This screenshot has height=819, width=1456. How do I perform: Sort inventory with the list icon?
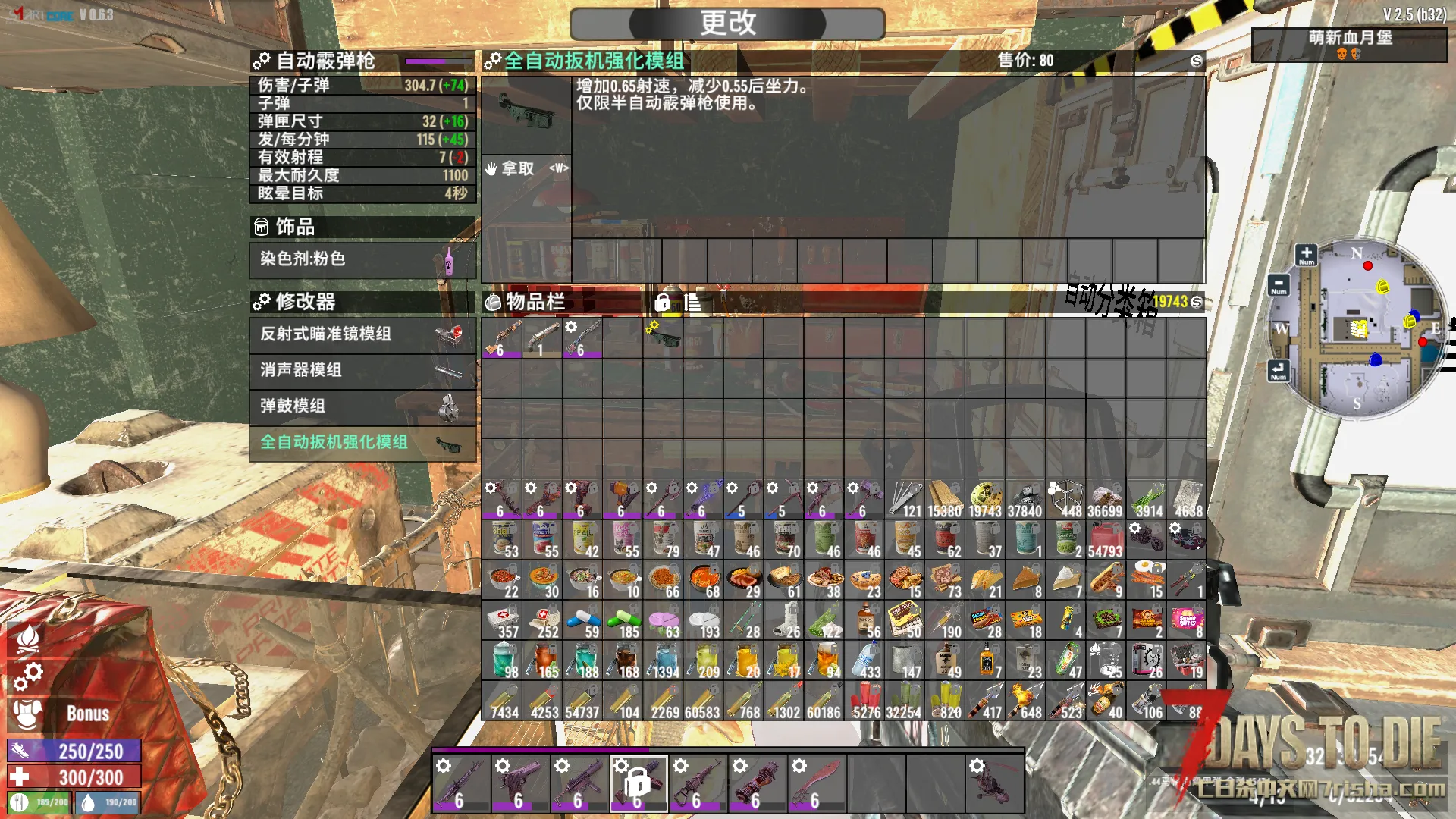pos(692,303)
